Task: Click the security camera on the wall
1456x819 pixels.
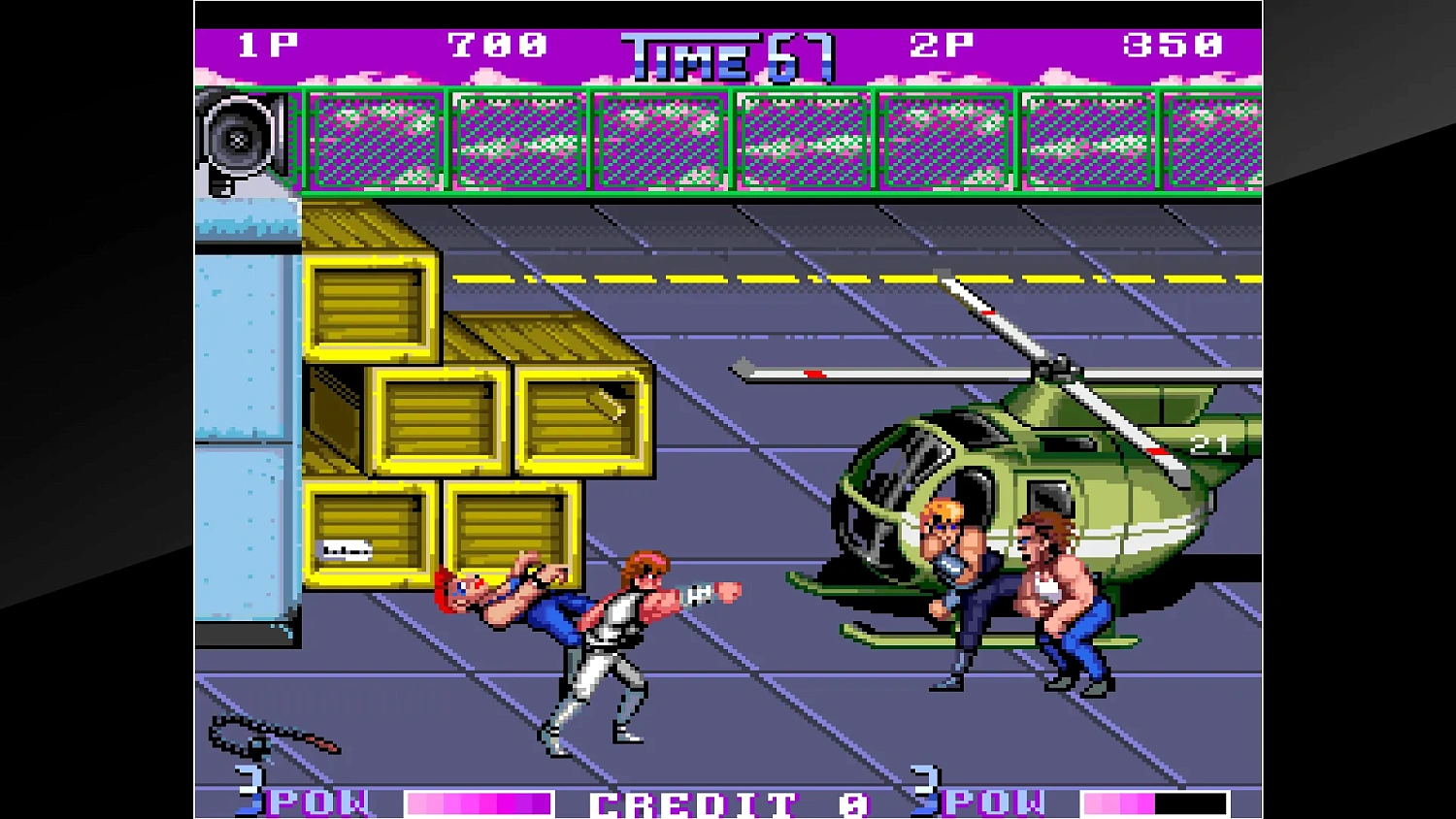Action: tap(236, 141)
